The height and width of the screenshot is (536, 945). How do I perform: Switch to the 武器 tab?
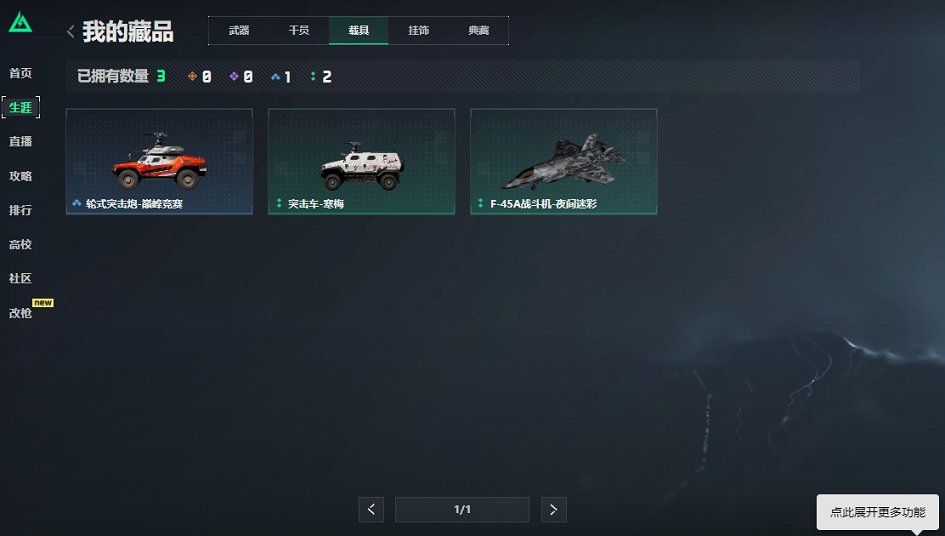239,31
